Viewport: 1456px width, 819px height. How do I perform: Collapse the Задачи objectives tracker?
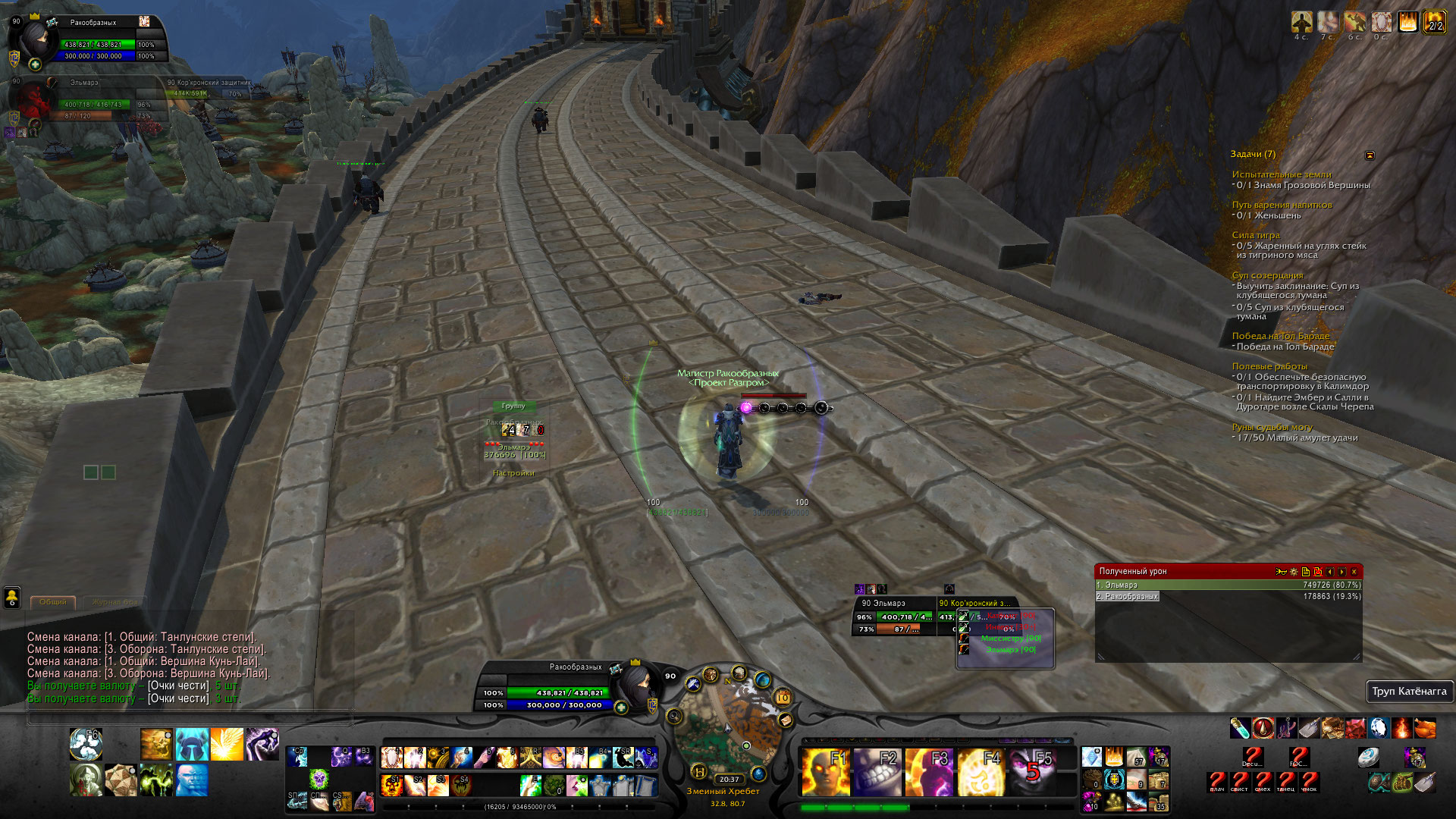pyautogui.click(x=1370, y=155)
